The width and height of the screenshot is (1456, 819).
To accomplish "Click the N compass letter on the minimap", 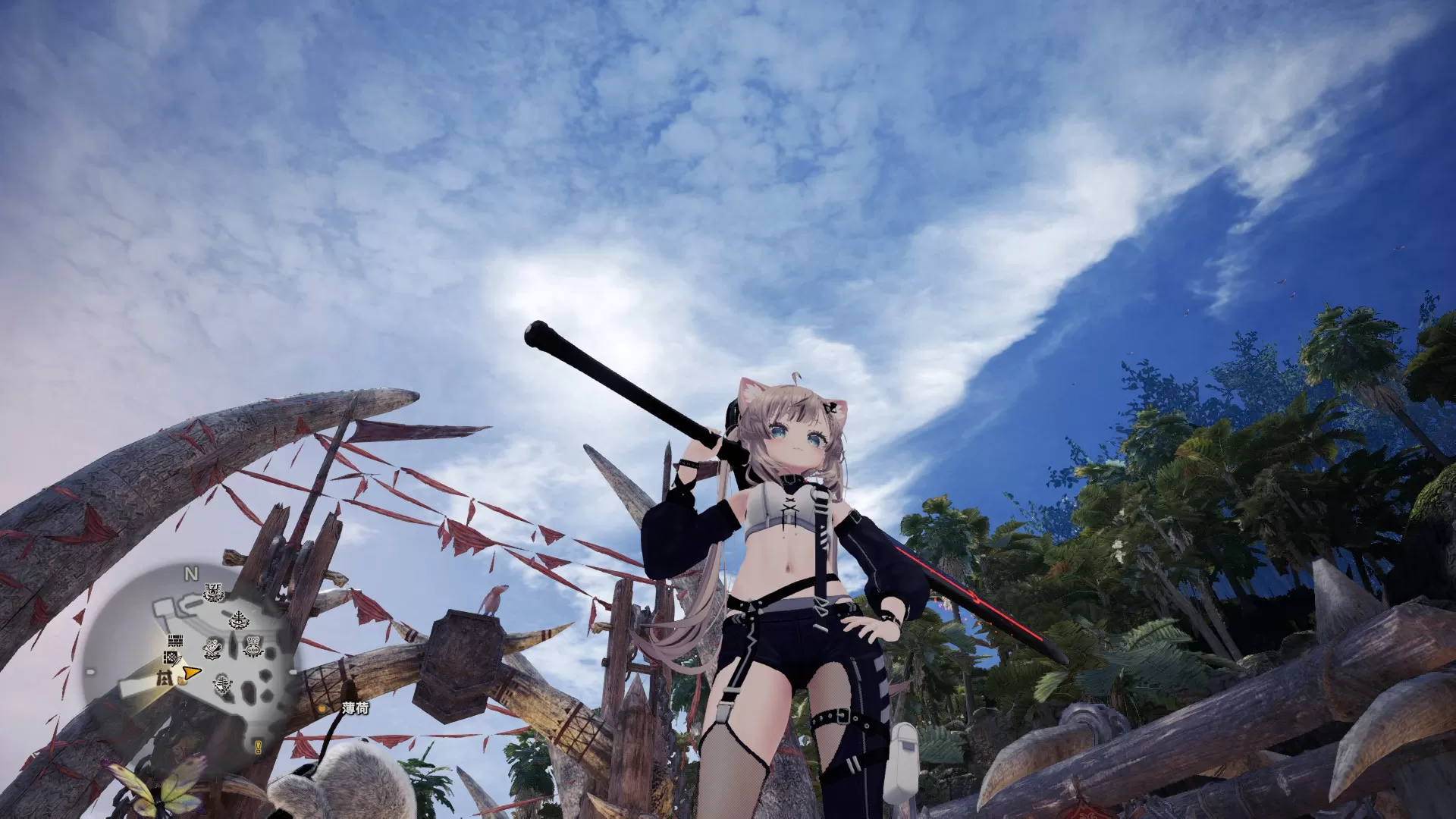I will point(190,573).
